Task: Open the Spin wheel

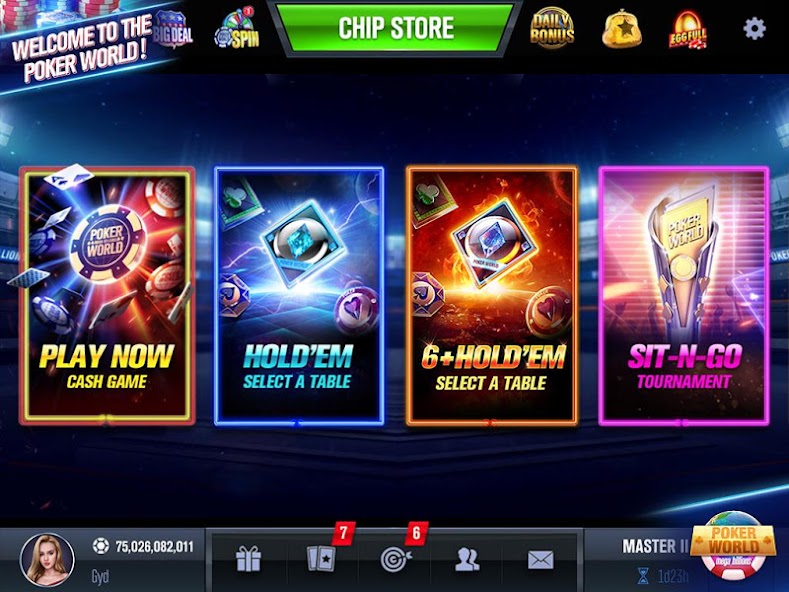Action: pos(238,30)
